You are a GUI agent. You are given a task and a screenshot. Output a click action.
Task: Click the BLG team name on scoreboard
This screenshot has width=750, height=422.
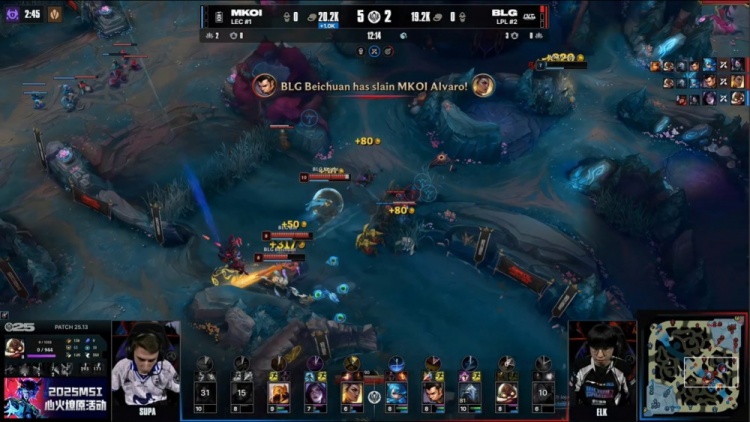(504, 12)
